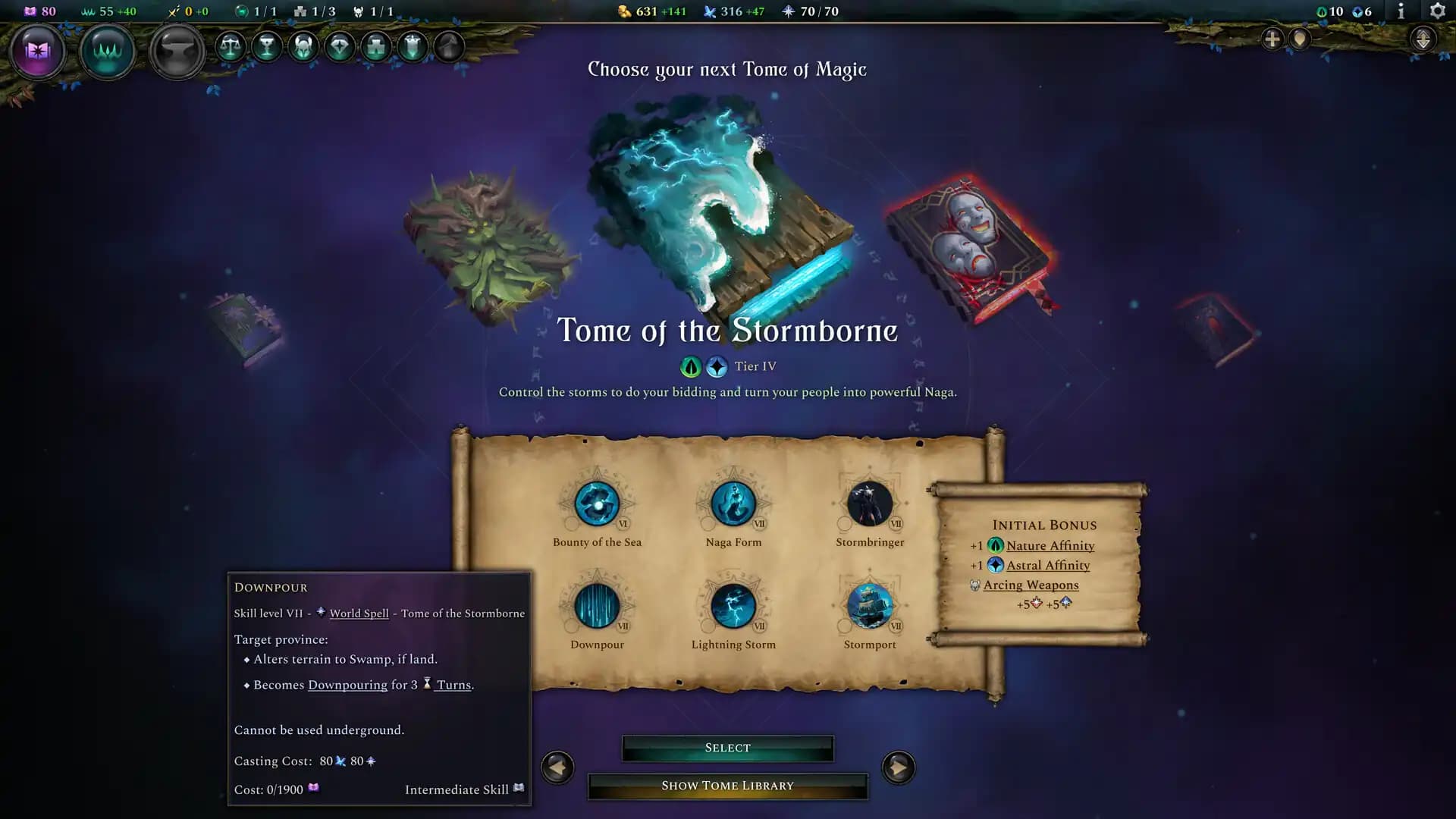Click the right arrow to view next tome
The width and height of the screenshot is (1456, 819).
click(899, 767)
